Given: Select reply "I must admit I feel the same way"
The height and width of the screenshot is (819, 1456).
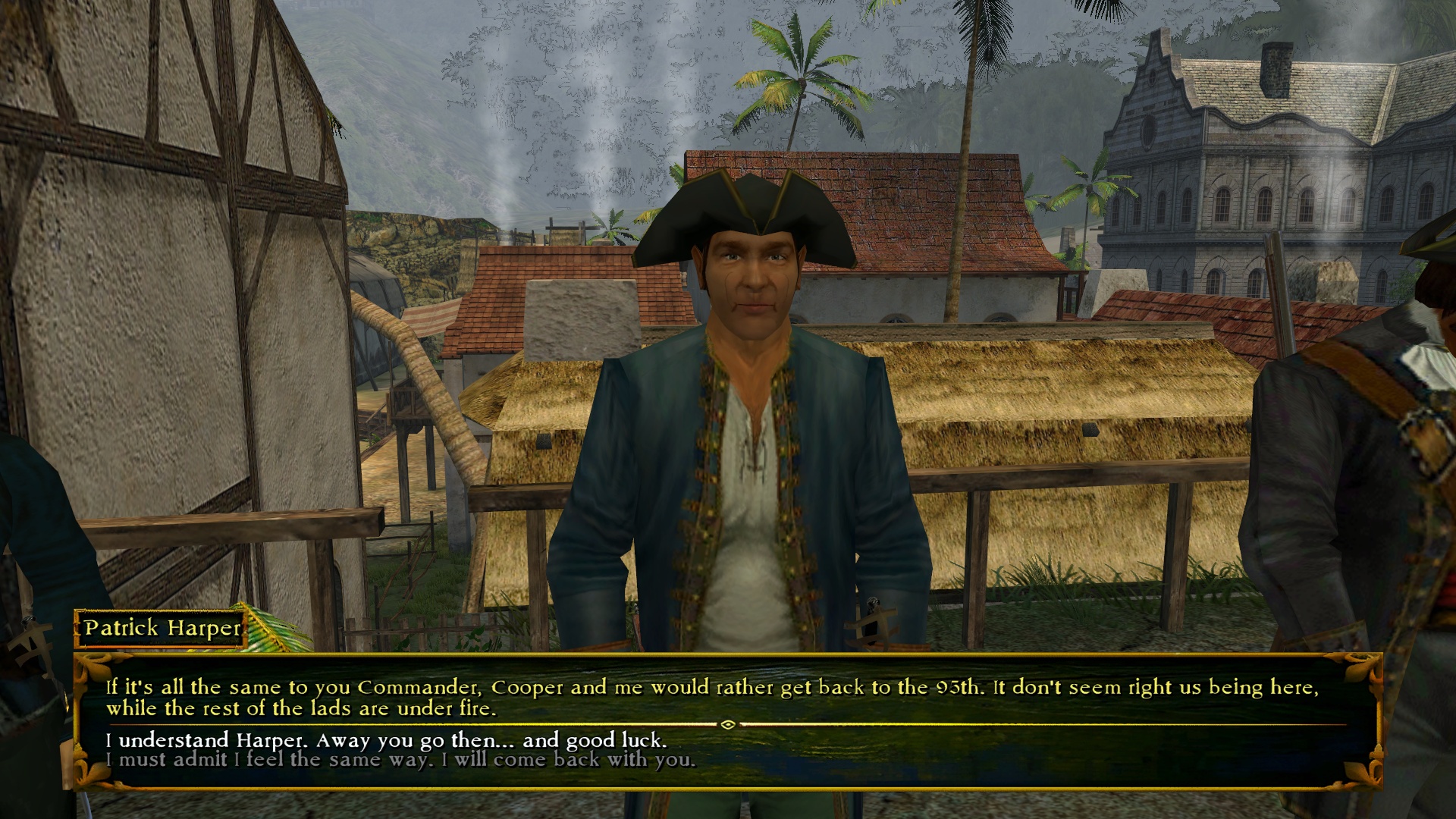Looking at the screenshot, I should point(400,760).
